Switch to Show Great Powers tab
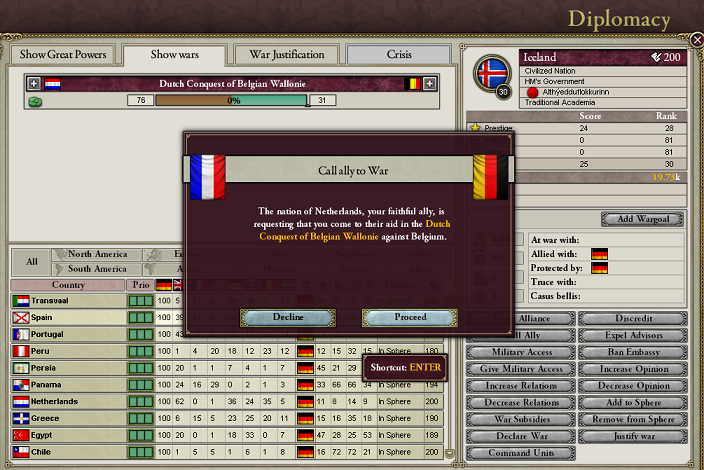704x470 pixels. (x=63, y=54)
